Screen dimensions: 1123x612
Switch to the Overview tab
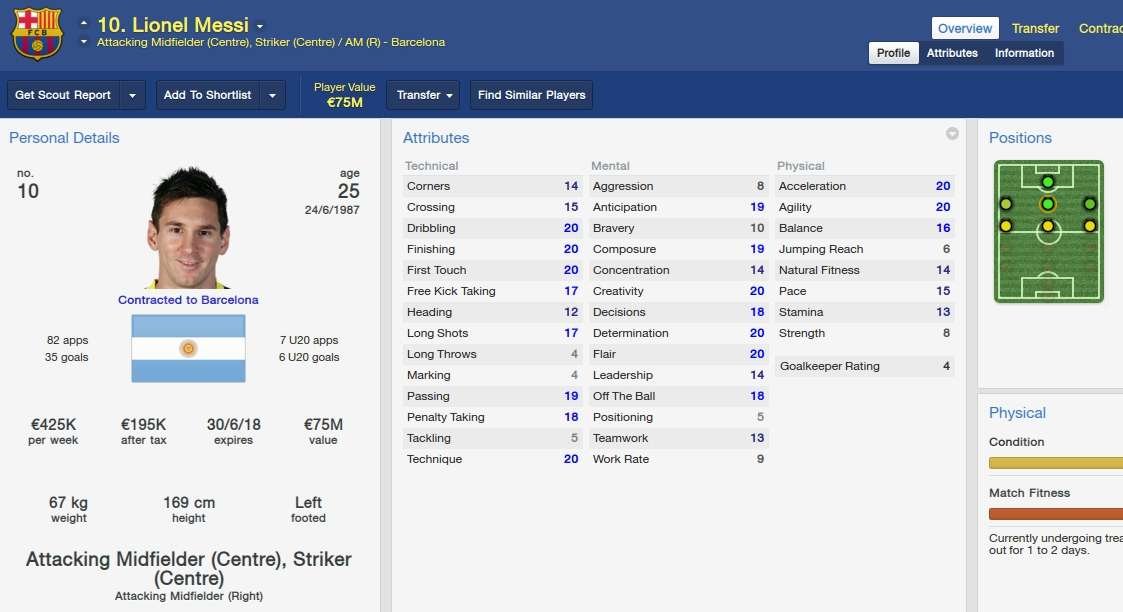(x=965, y=28)
